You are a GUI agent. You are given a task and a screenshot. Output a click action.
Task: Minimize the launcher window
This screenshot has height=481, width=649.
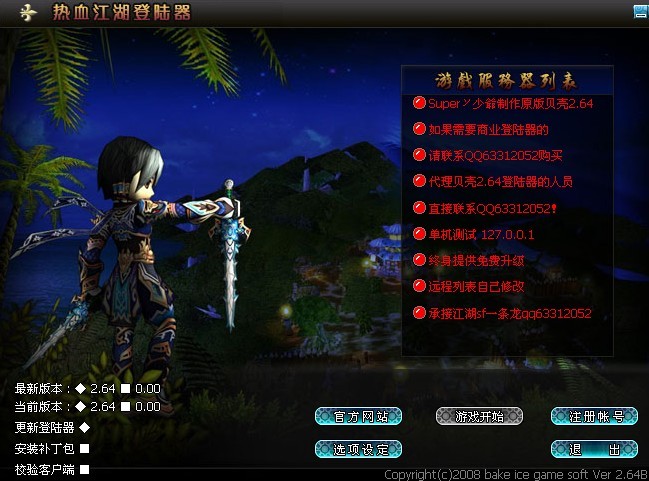[640, 12]
